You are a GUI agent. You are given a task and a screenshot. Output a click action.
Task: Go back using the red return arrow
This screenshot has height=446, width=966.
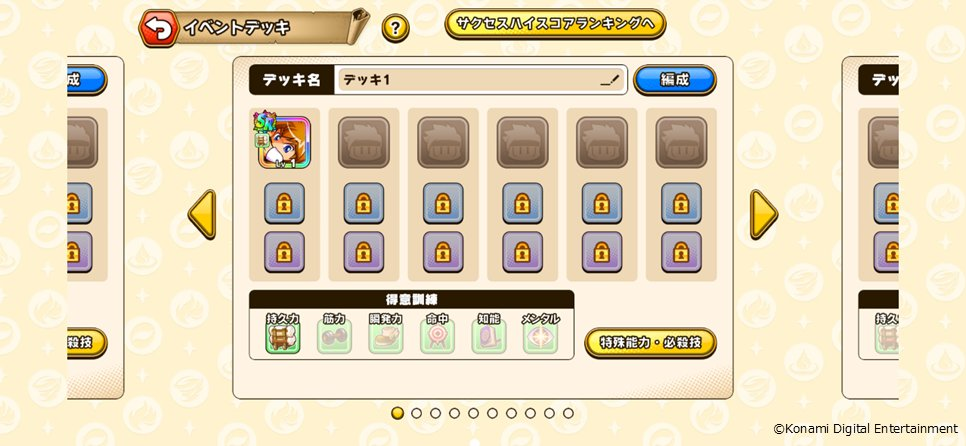pyautogui.click(x=157, y=28)
